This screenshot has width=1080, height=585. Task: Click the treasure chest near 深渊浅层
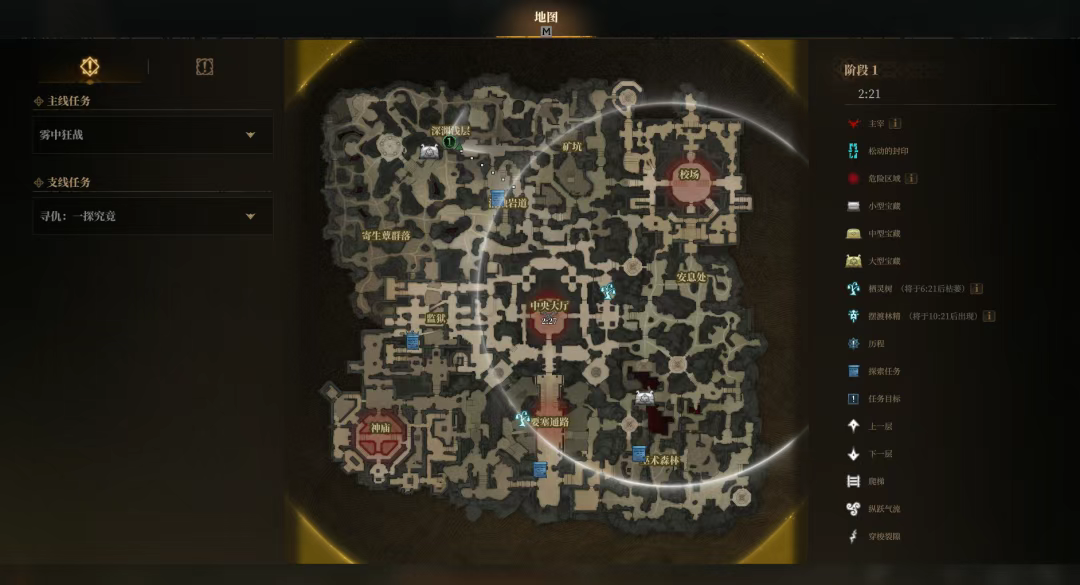pyautogui.click(x=429, y=151)
